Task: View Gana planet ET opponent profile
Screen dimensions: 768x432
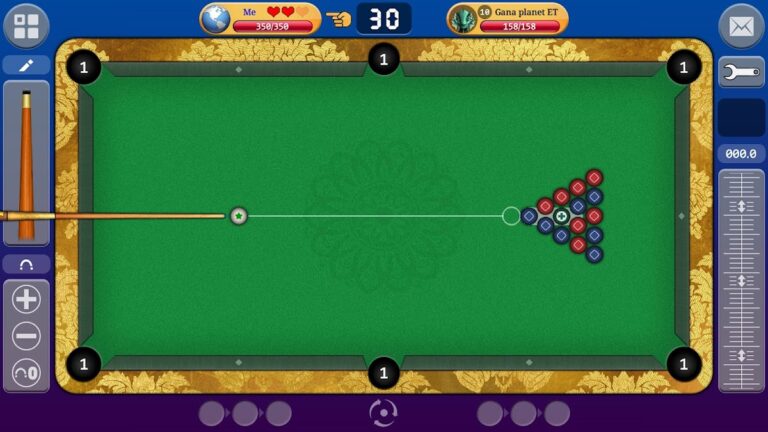Action: [507, 18]
